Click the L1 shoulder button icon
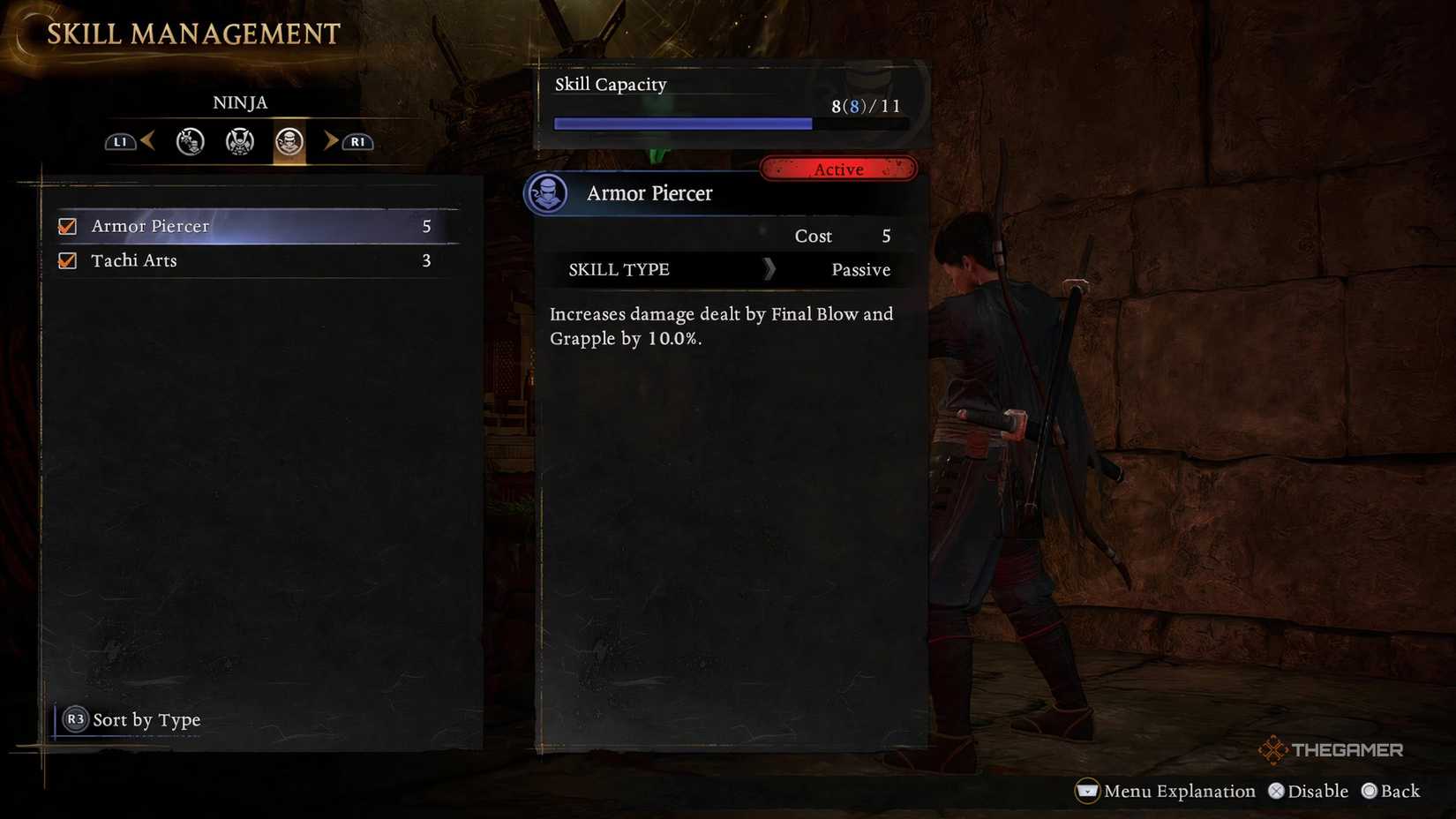Screen dimensions: 1456x819 click(x=121, y=141)
